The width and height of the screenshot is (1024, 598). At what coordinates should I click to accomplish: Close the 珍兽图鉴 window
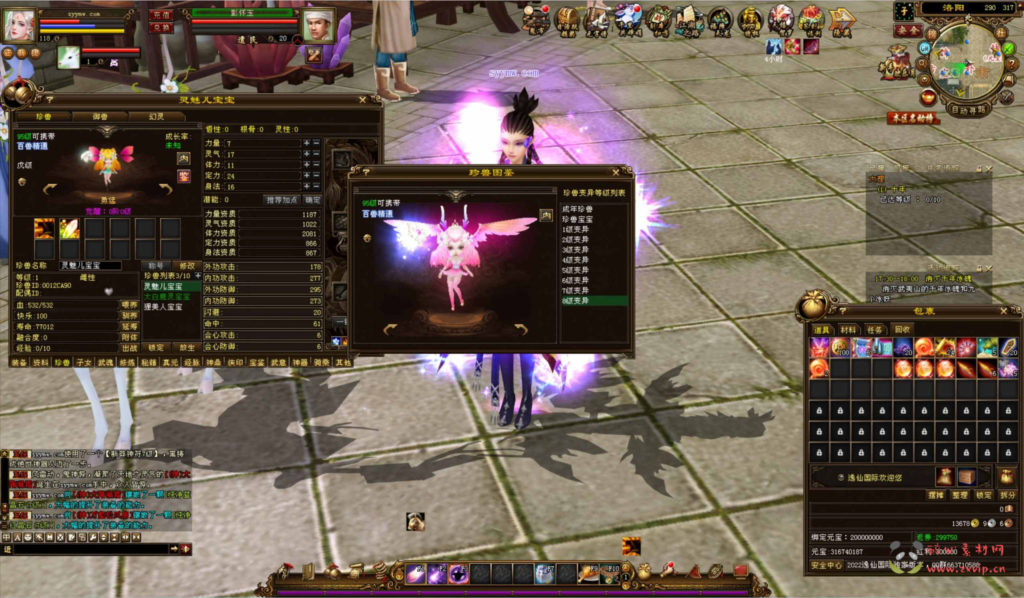(627, 172)
